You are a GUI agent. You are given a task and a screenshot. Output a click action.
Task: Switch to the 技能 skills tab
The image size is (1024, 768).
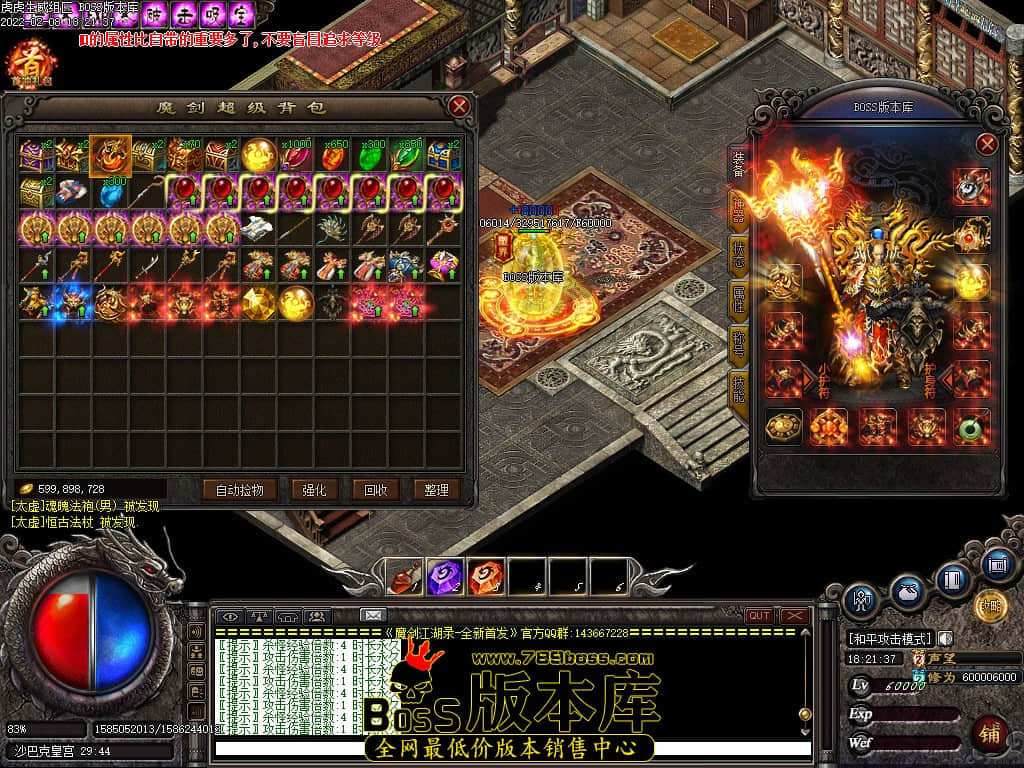click(x=739, y=386)
